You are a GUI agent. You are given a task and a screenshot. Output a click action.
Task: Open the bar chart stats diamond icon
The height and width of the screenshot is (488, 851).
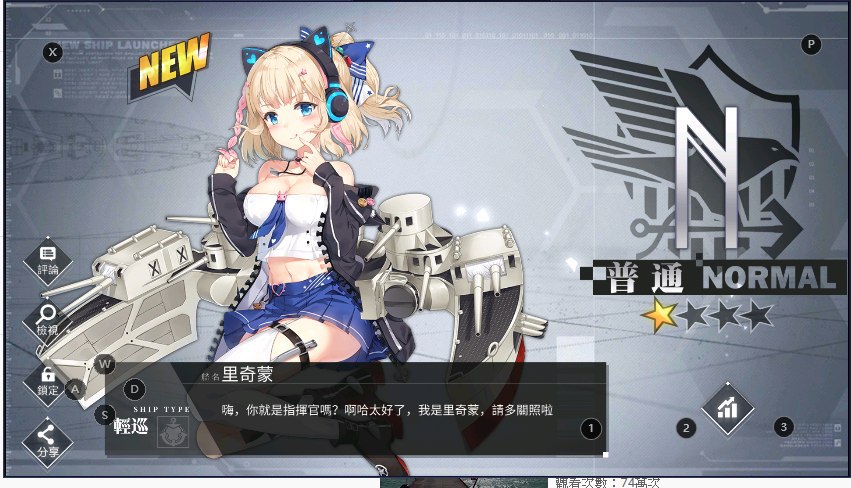click(x=727, y=407)
